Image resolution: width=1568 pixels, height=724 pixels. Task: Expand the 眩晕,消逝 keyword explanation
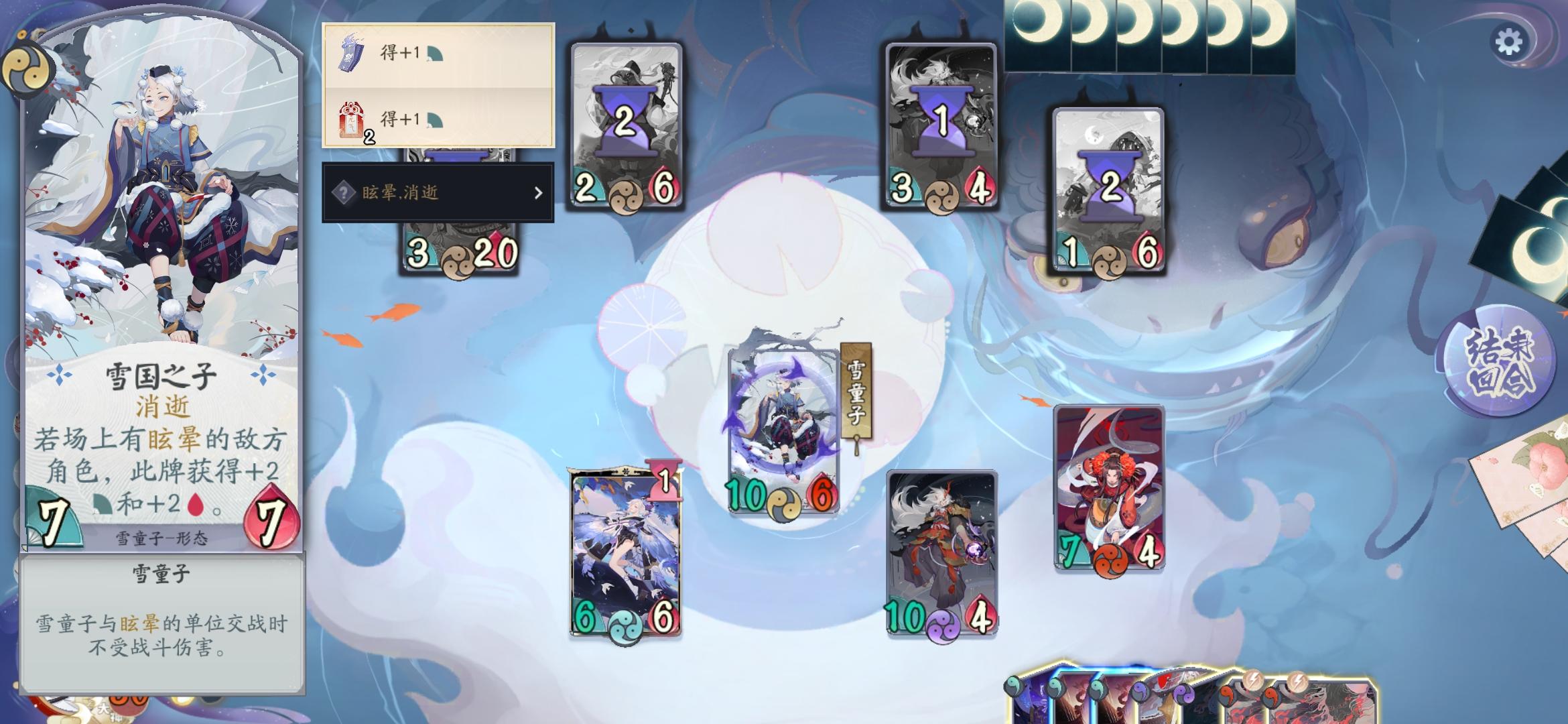pos(439,193)
